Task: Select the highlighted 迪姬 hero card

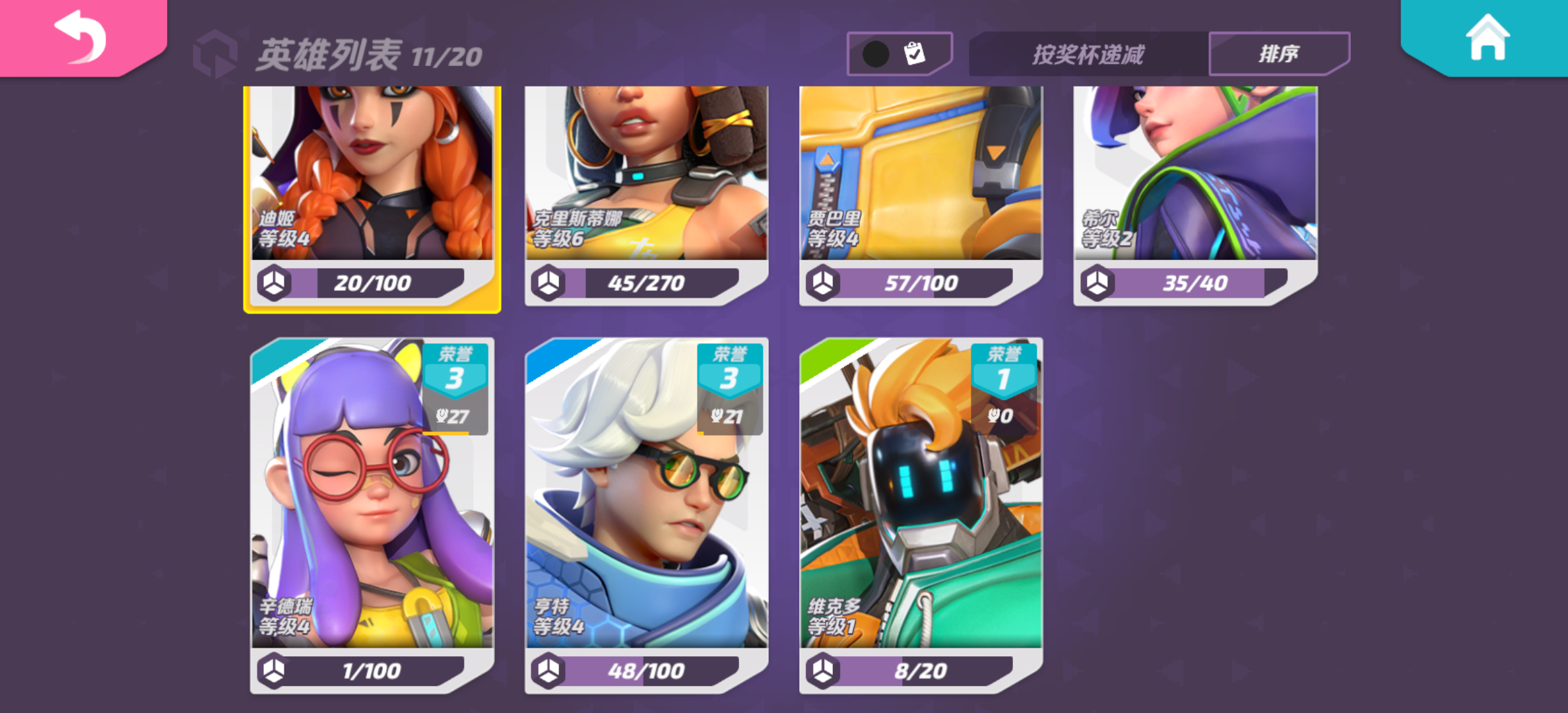Action: pos(373,191)
